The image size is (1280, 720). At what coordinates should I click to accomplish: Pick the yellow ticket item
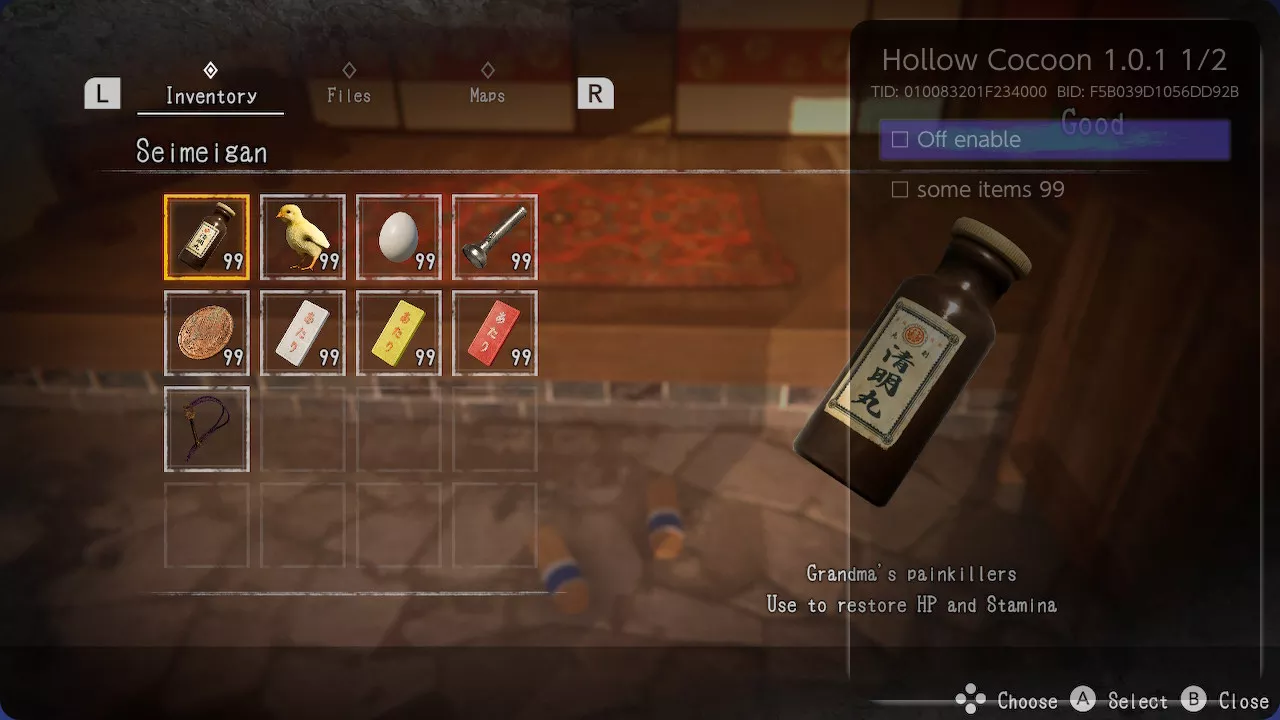point(399,333)
